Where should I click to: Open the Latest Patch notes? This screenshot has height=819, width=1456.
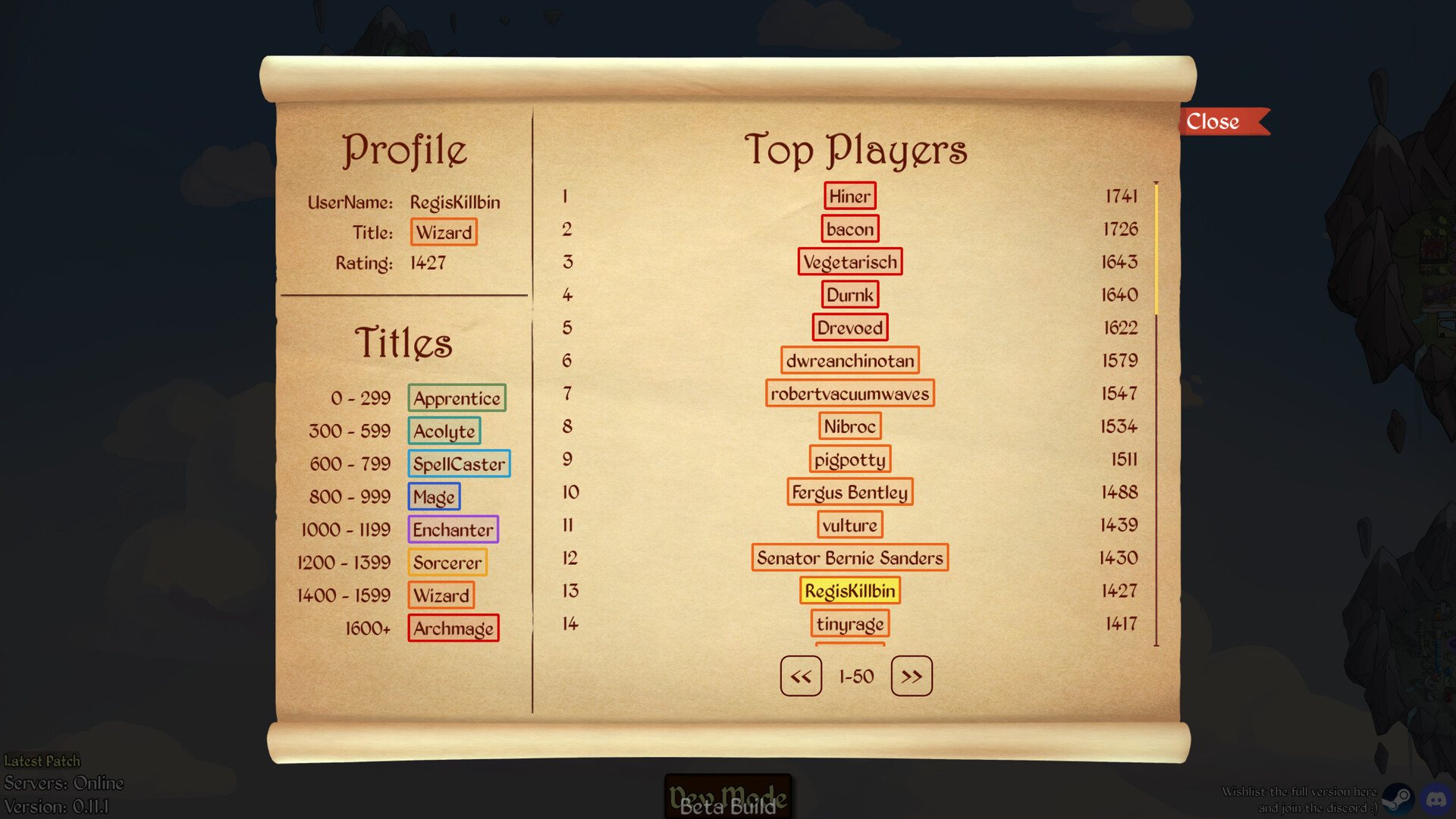click(x=42, y=761)
